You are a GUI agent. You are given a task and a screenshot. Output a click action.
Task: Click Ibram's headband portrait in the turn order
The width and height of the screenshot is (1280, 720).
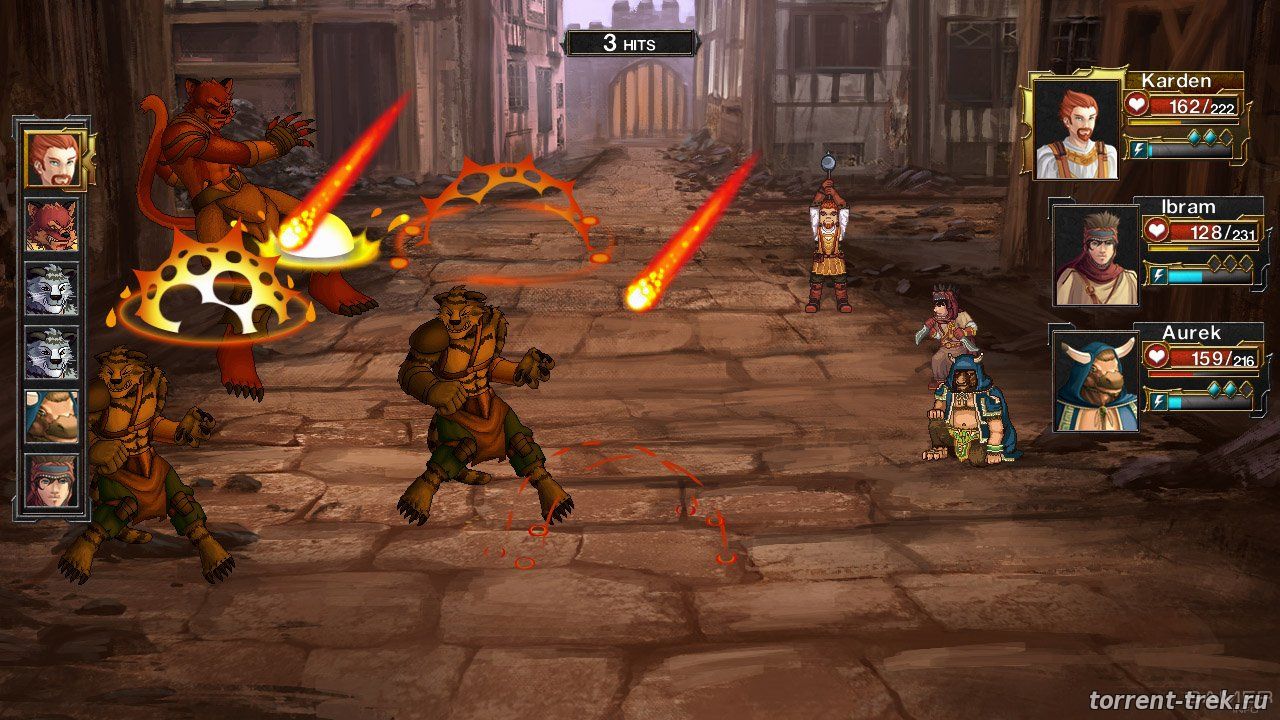pos(51,480)
